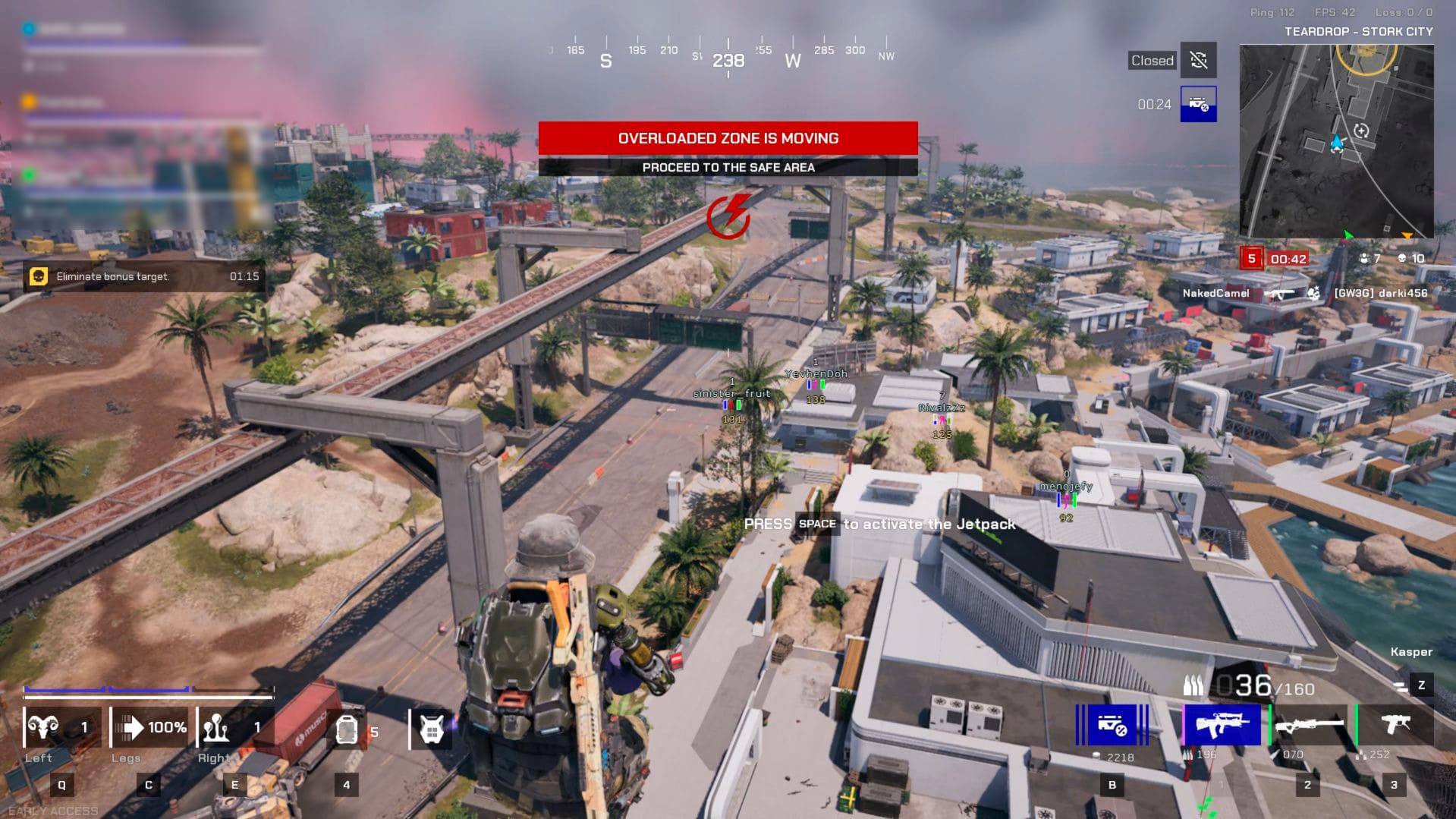The width and height of the screenshot is (1456, 819).
Task: Activate the ram-head Left ability
Action: 44,728
